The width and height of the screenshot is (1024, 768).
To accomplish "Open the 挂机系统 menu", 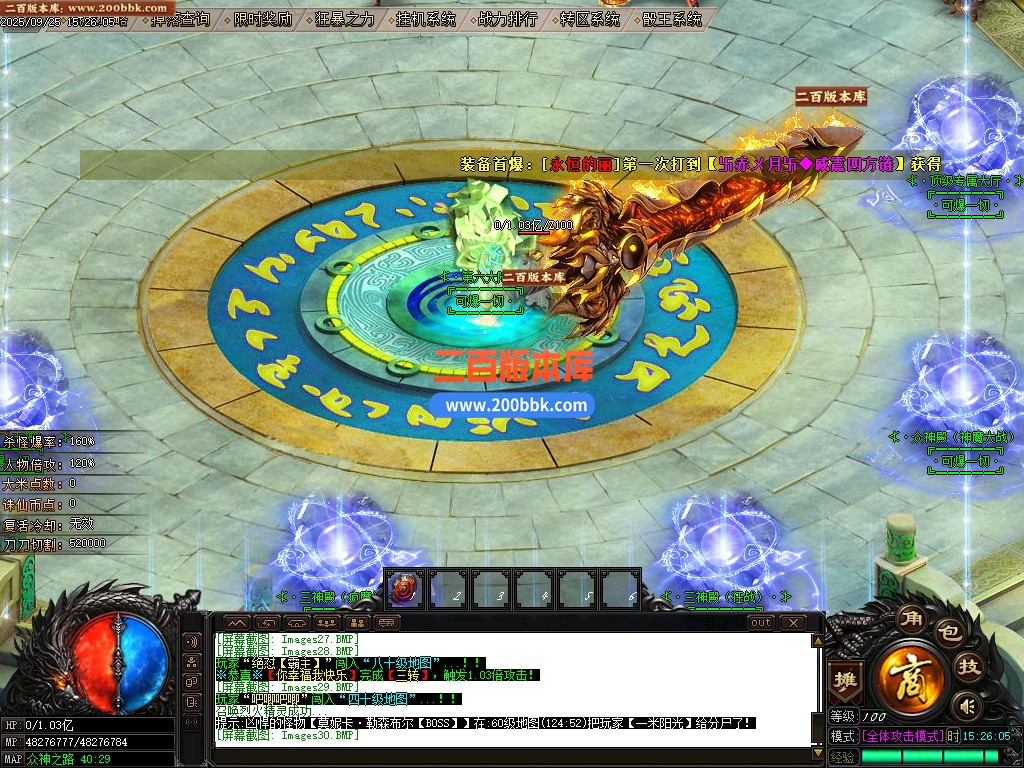I will tap(425, 19).
